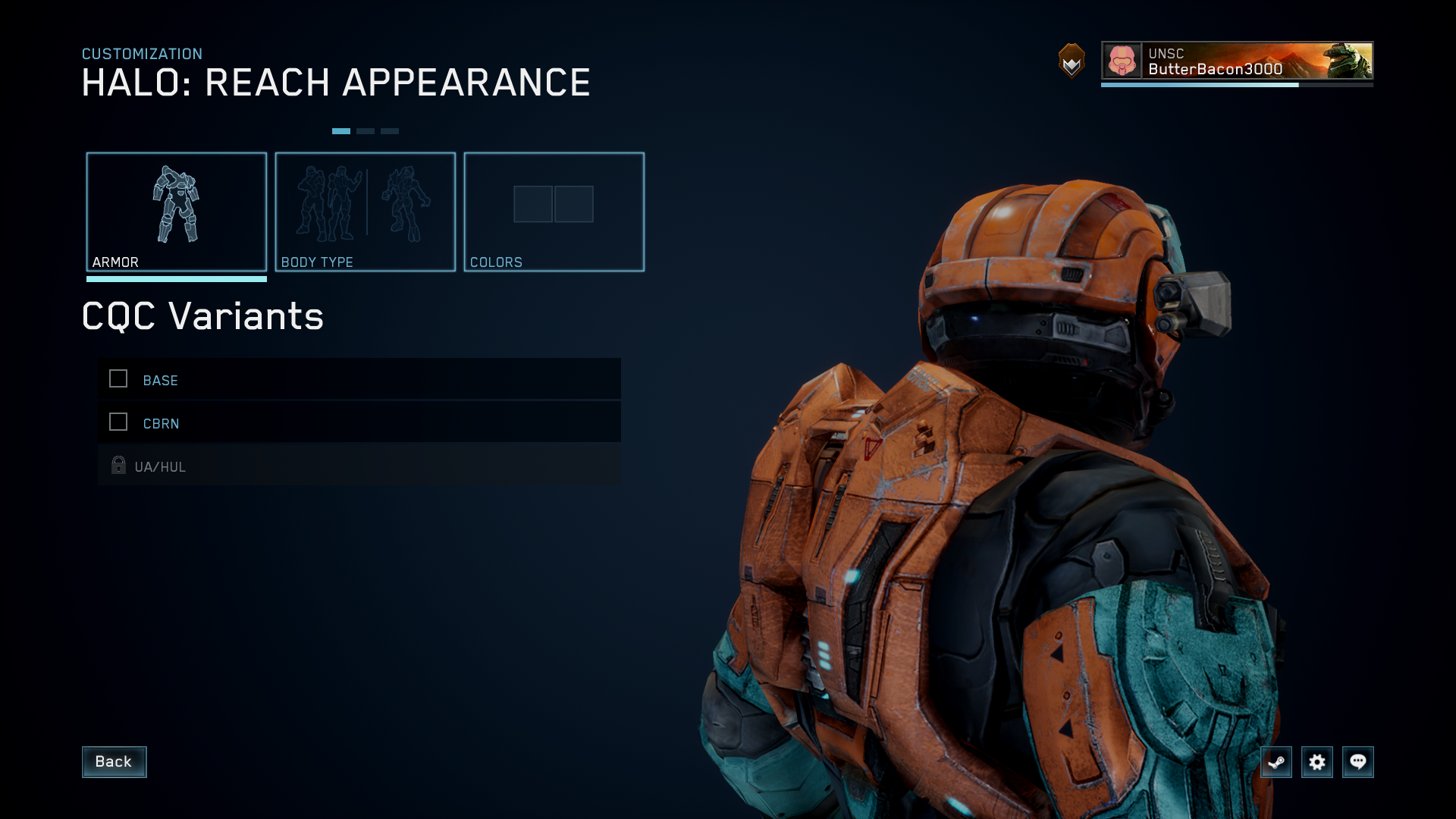Select the first page indicator segment
This screenshot has height=819, width=1456.
[342, 130]
